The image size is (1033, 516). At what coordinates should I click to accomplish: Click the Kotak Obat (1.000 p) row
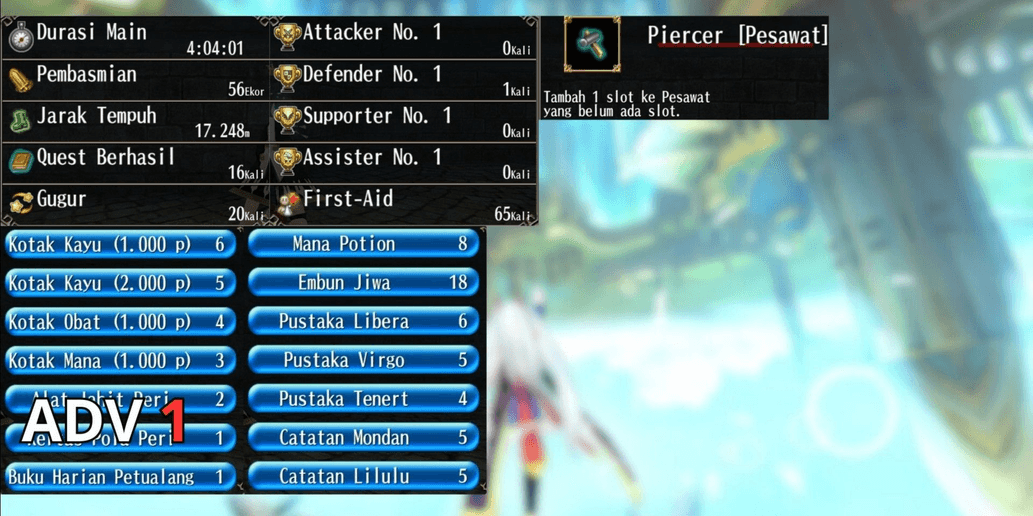click(120, 322)
